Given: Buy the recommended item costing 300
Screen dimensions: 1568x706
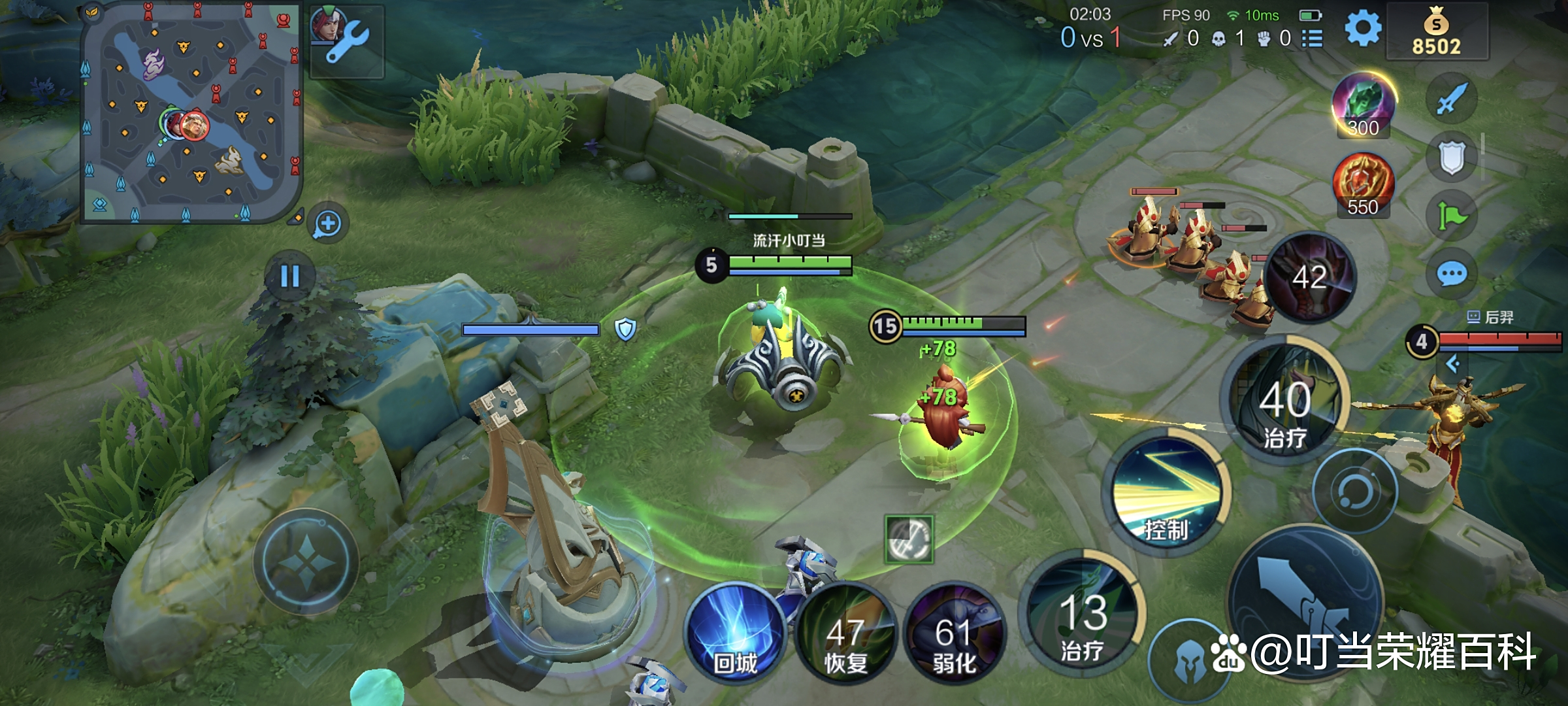Looking at the screenshot, I should tap(1364, 105).
